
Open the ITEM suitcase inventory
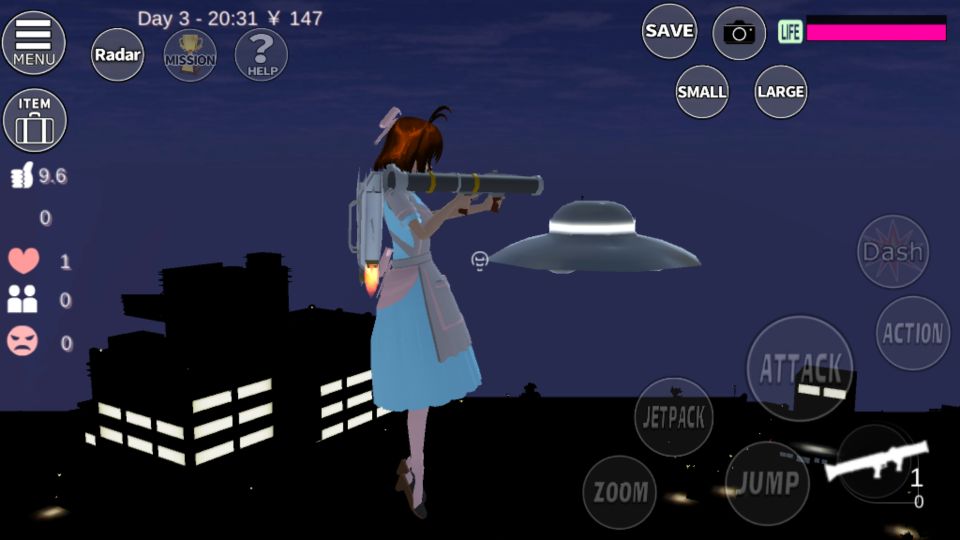35,121
